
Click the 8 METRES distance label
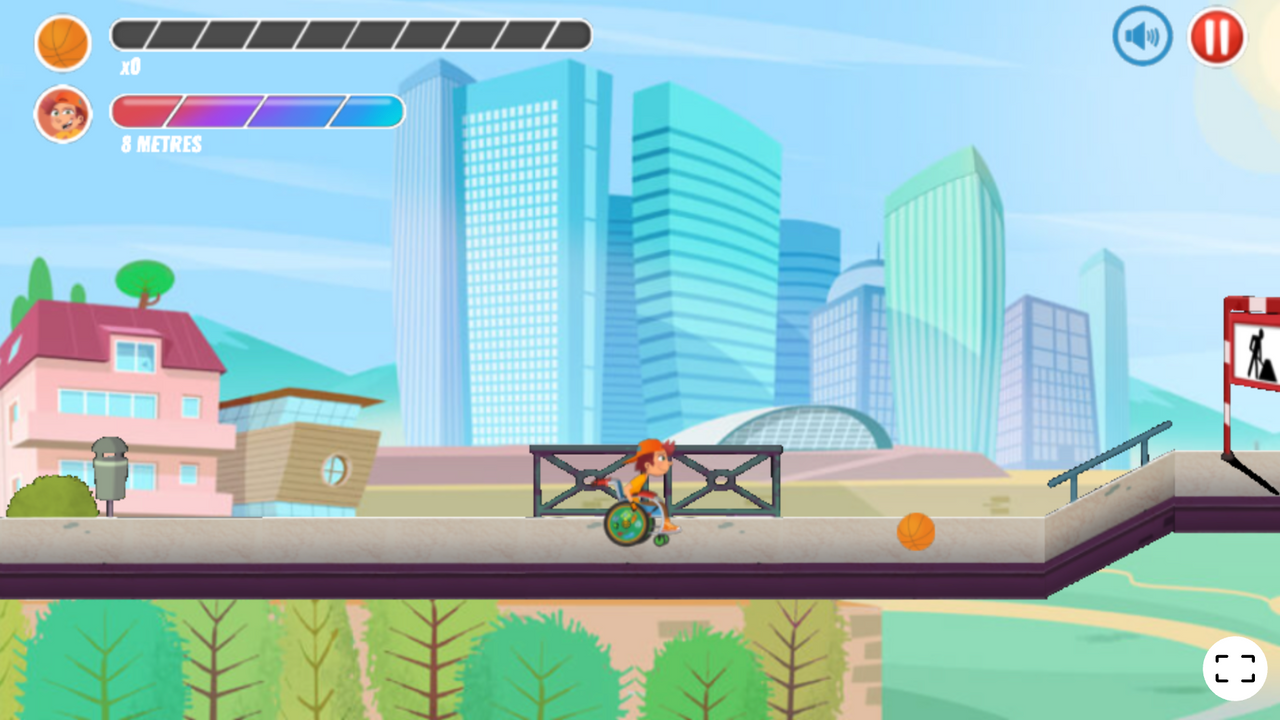pyautogui.click(x=159, y=144)
